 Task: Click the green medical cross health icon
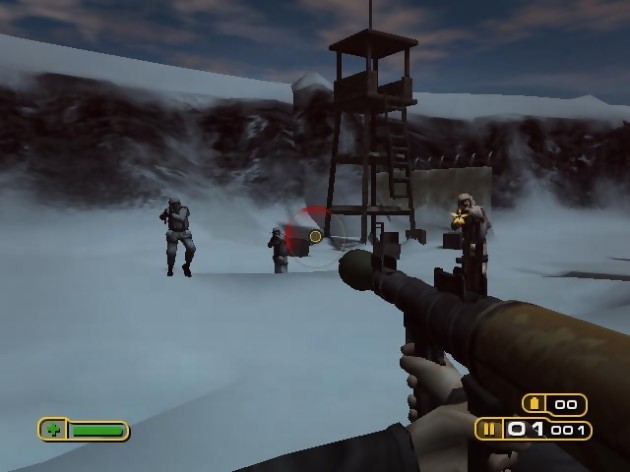click(x=52, y=431)
